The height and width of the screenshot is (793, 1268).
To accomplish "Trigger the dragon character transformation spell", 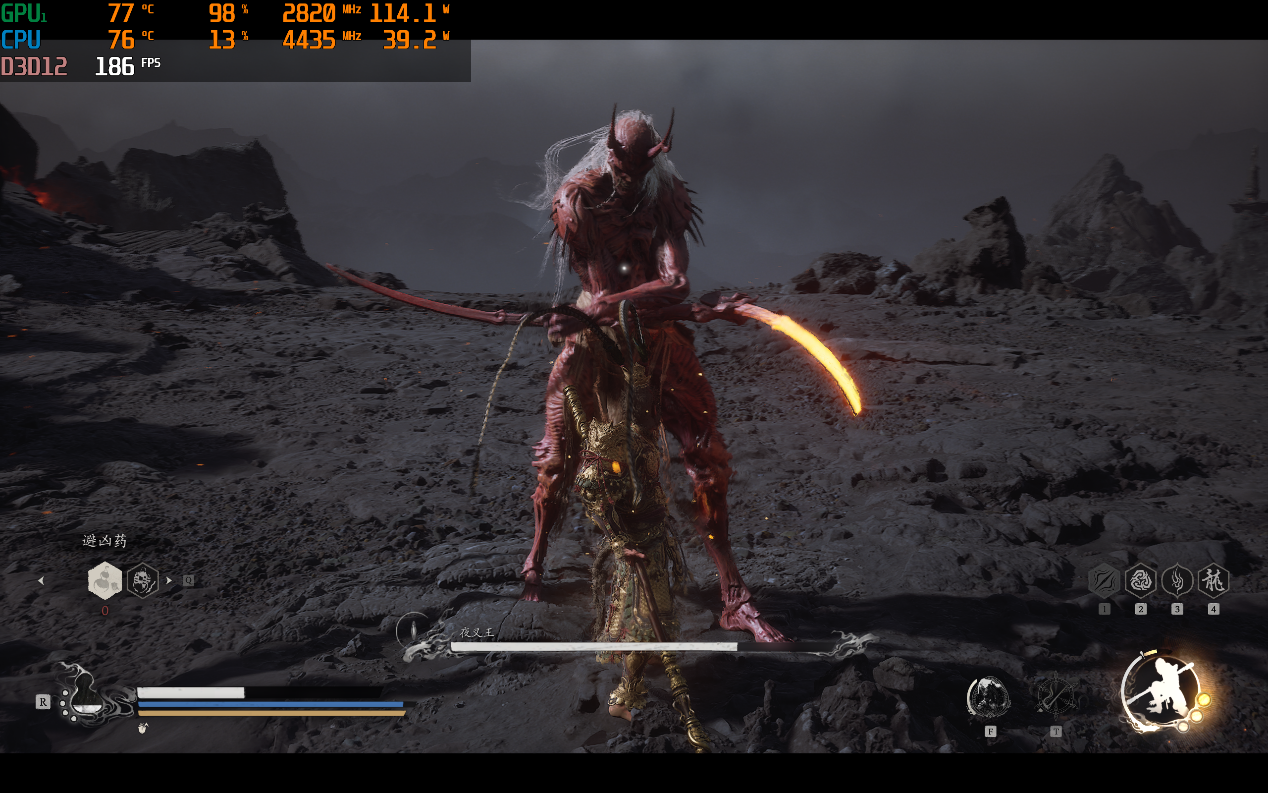I will click(x=1213, y=580).
